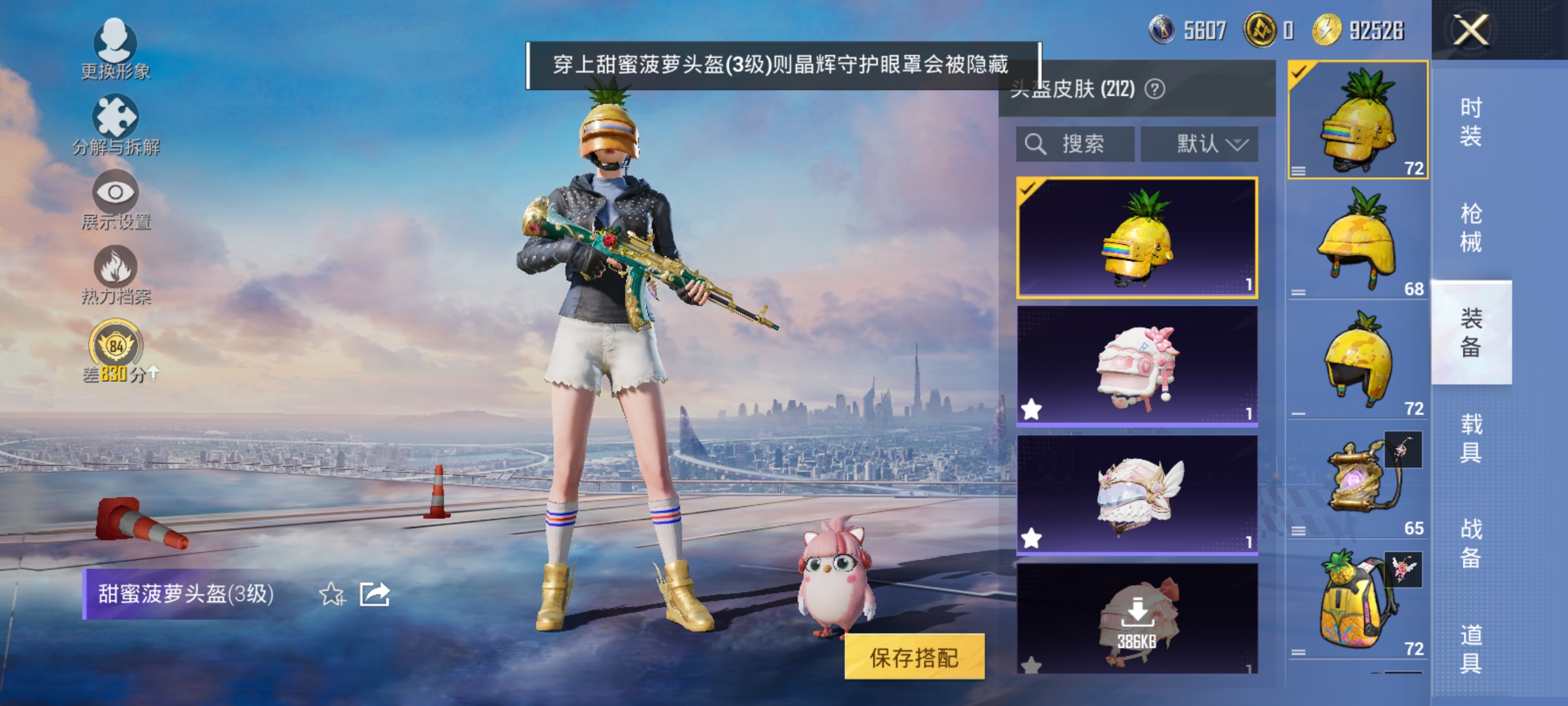Click the search magnifier in helmet panel
The width and height of the screenshot is (1568, 706).
1034,143
